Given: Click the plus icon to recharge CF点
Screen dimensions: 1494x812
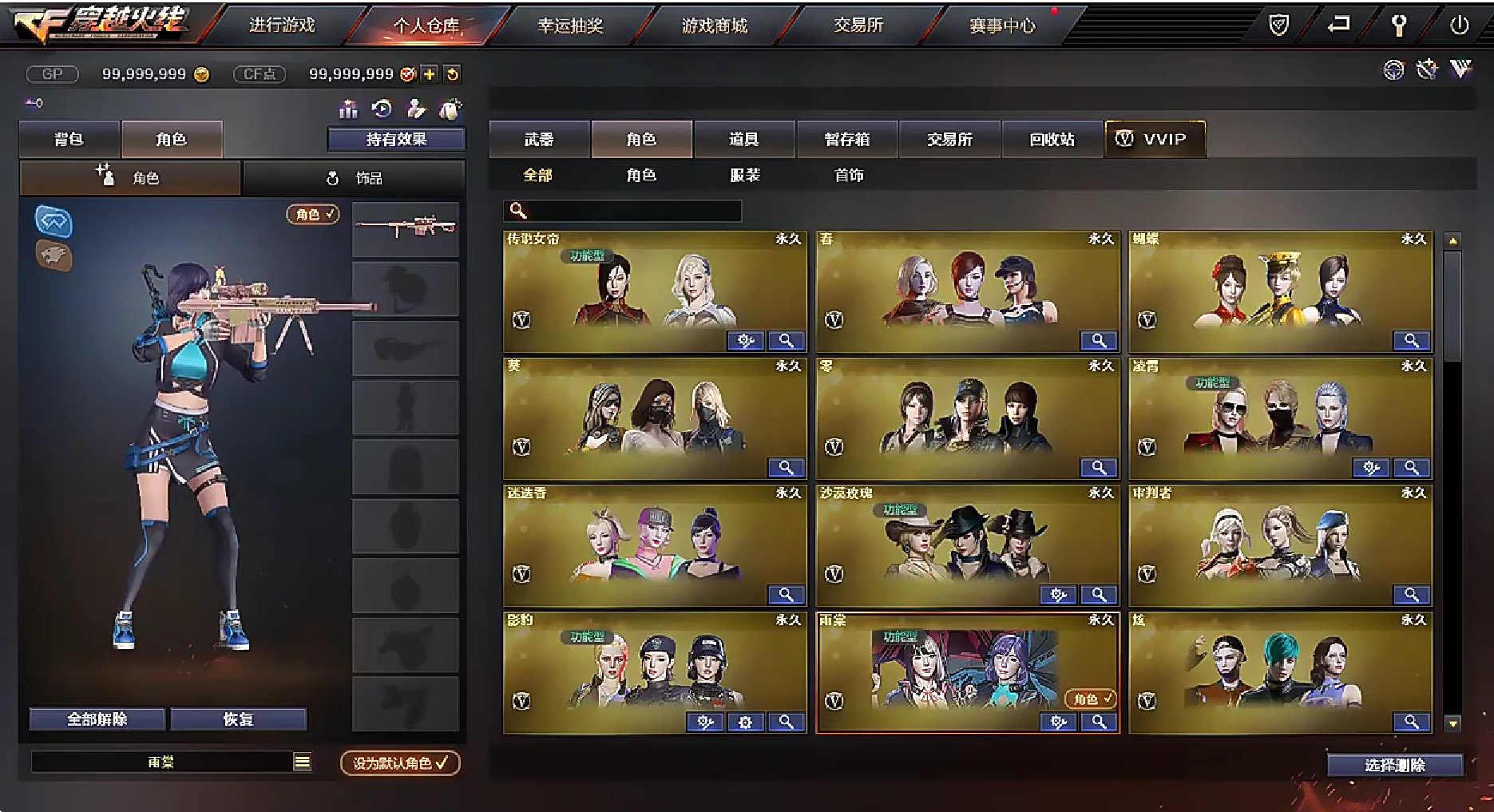Looking at the screenshot, I should 430,74.
